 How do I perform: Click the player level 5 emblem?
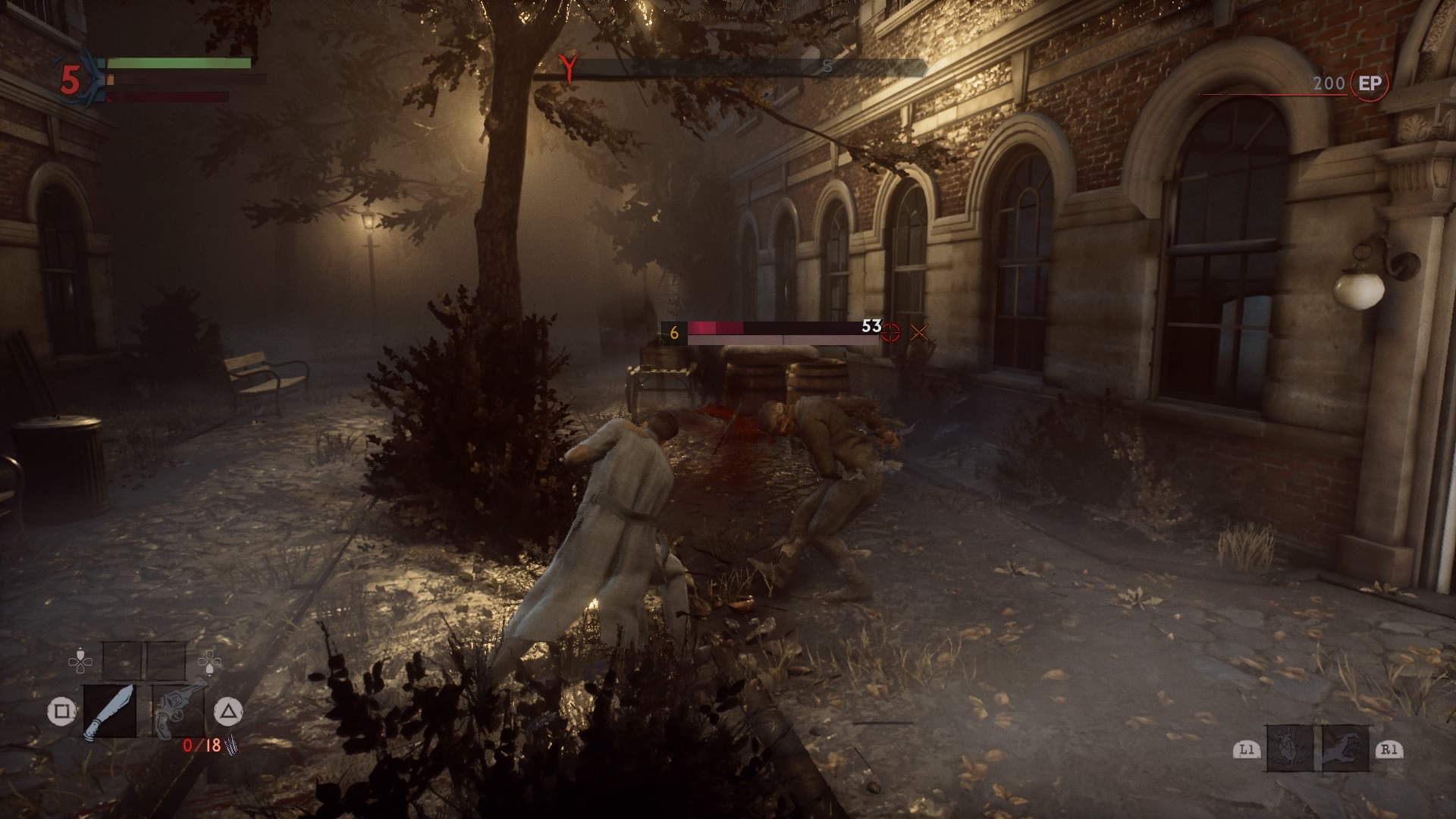tap(71, 80)
